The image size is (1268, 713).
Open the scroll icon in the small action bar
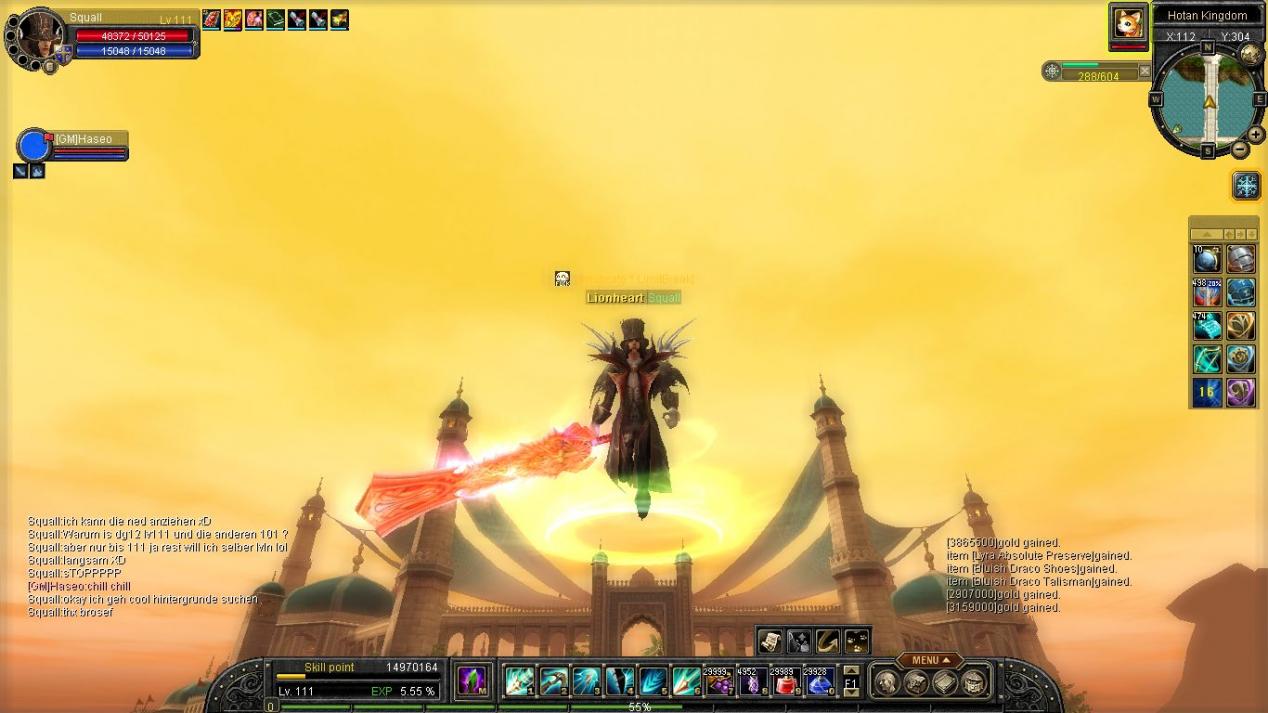[770, 641]
